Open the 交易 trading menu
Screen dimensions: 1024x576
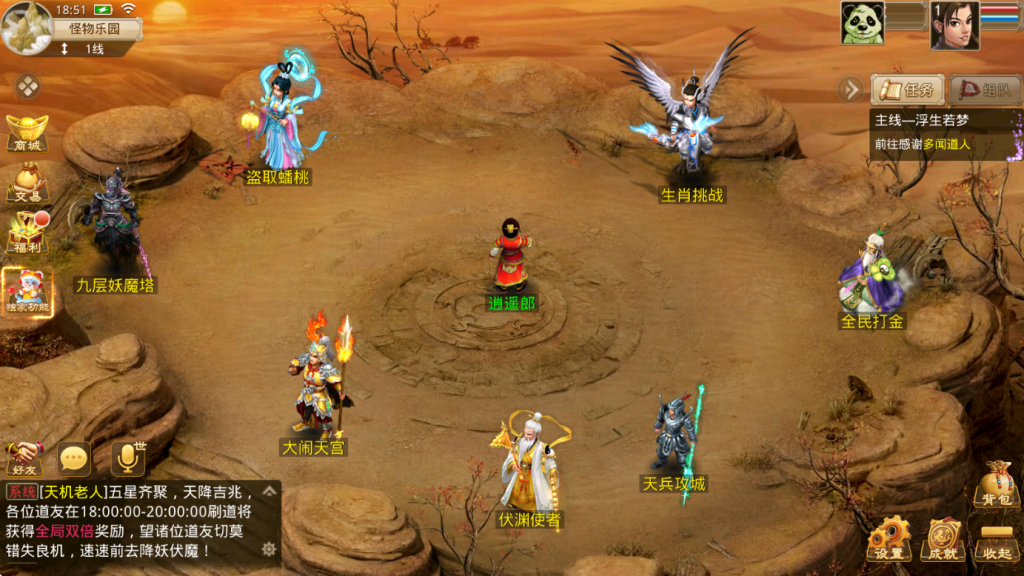click(27, 184)
